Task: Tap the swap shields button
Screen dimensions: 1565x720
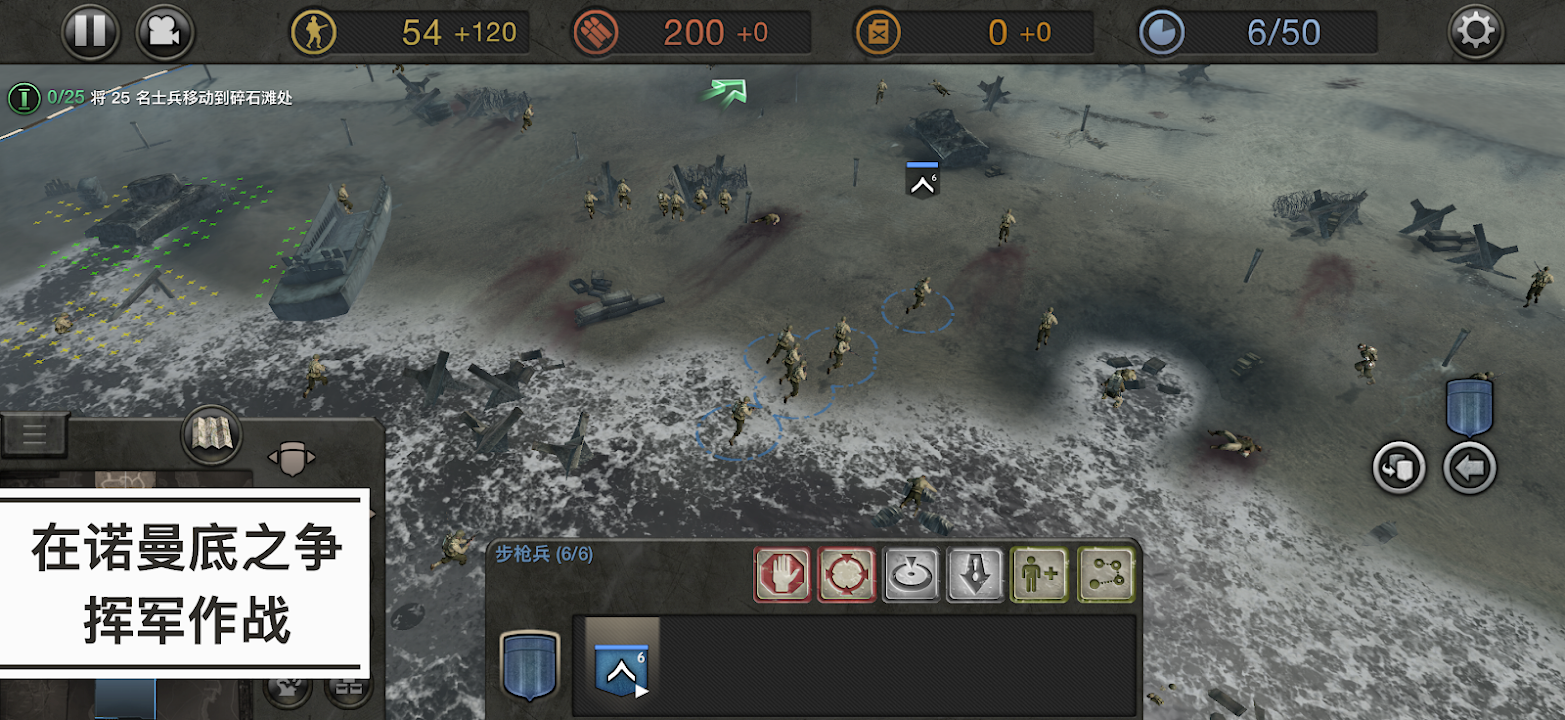Action: (x=1397, y=468)
